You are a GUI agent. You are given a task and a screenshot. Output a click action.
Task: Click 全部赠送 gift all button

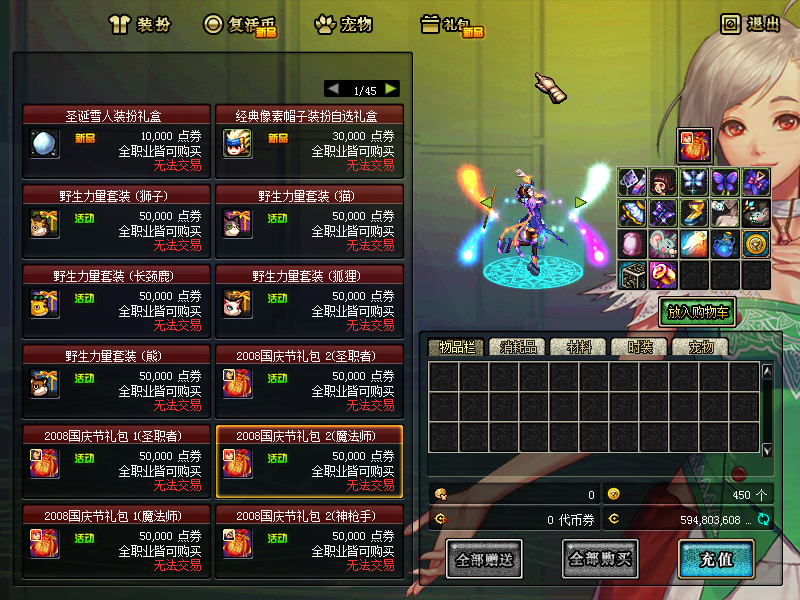(x=484, y=559)
